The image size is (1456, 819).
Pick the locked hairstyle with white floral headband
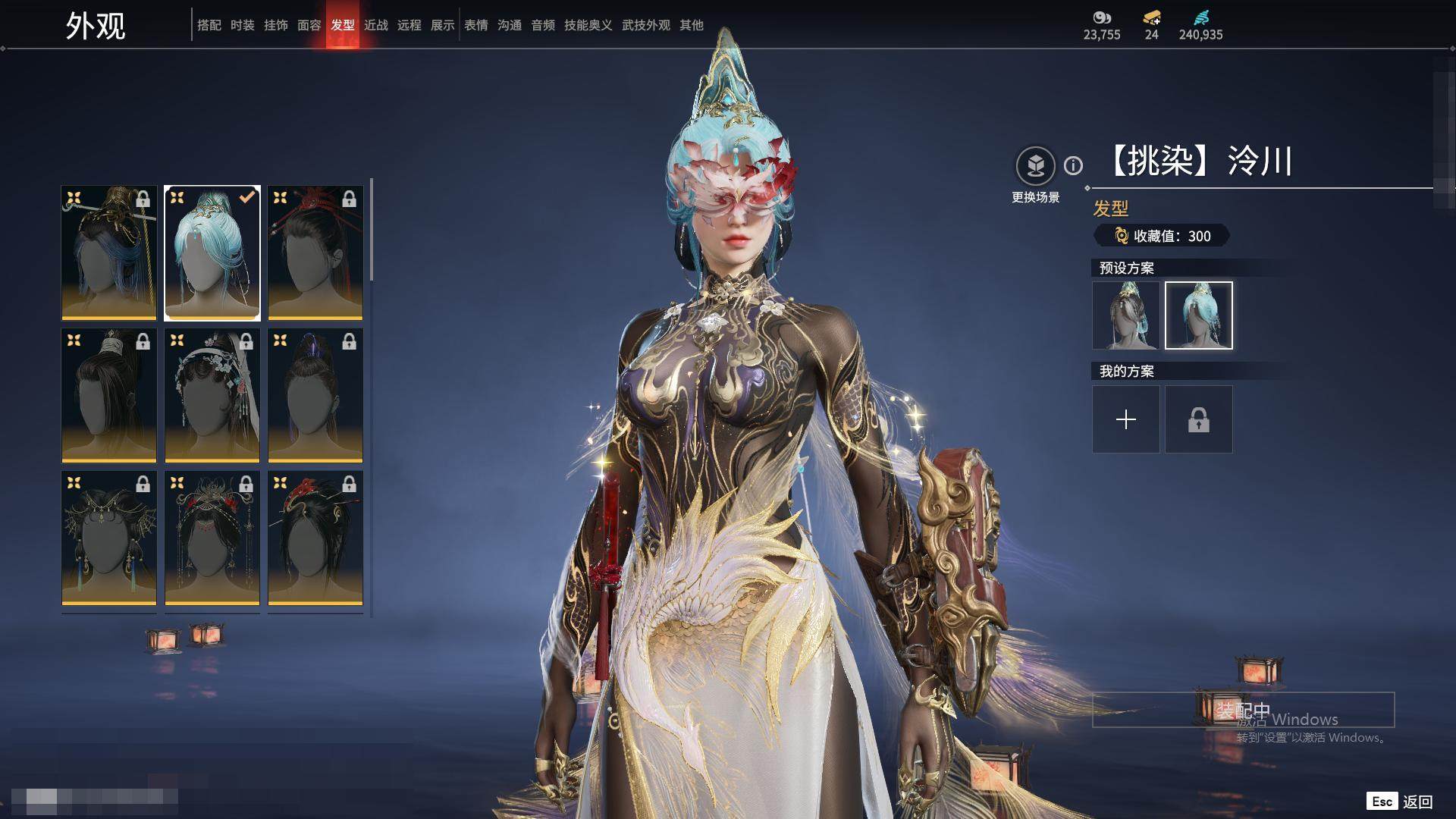point(212,395)
